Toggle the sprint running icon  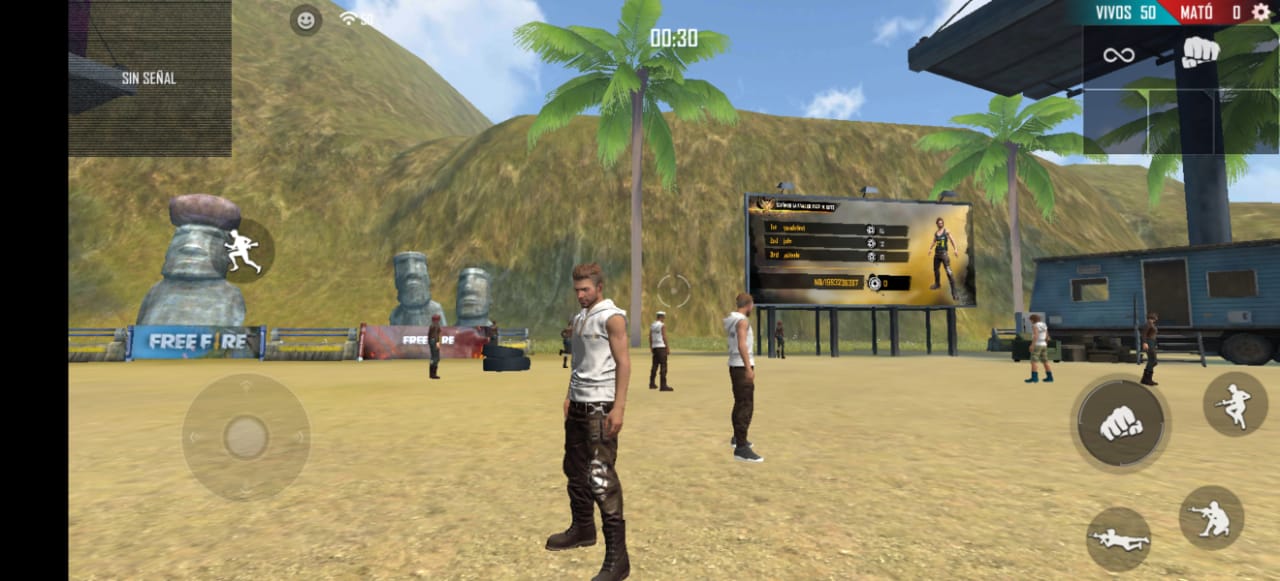click(242, 251)
